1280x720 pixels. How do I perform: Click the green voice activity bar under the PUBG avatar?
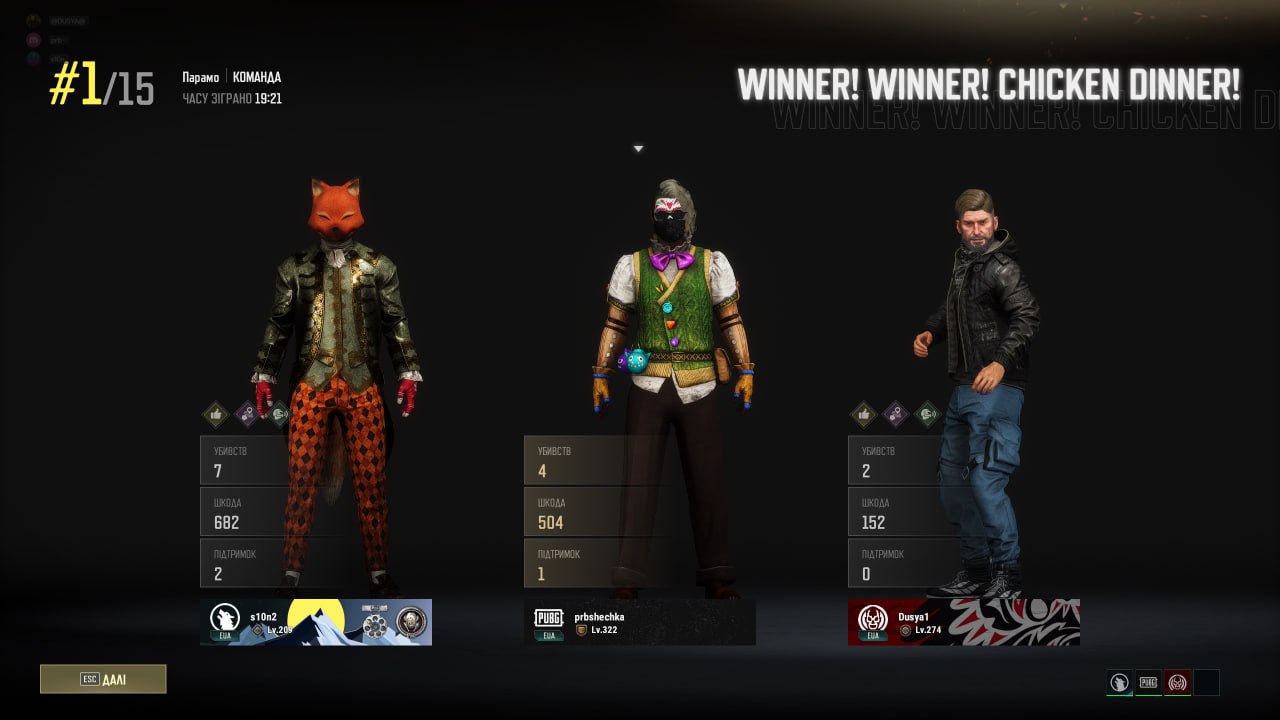click(x=1148, y=696)
